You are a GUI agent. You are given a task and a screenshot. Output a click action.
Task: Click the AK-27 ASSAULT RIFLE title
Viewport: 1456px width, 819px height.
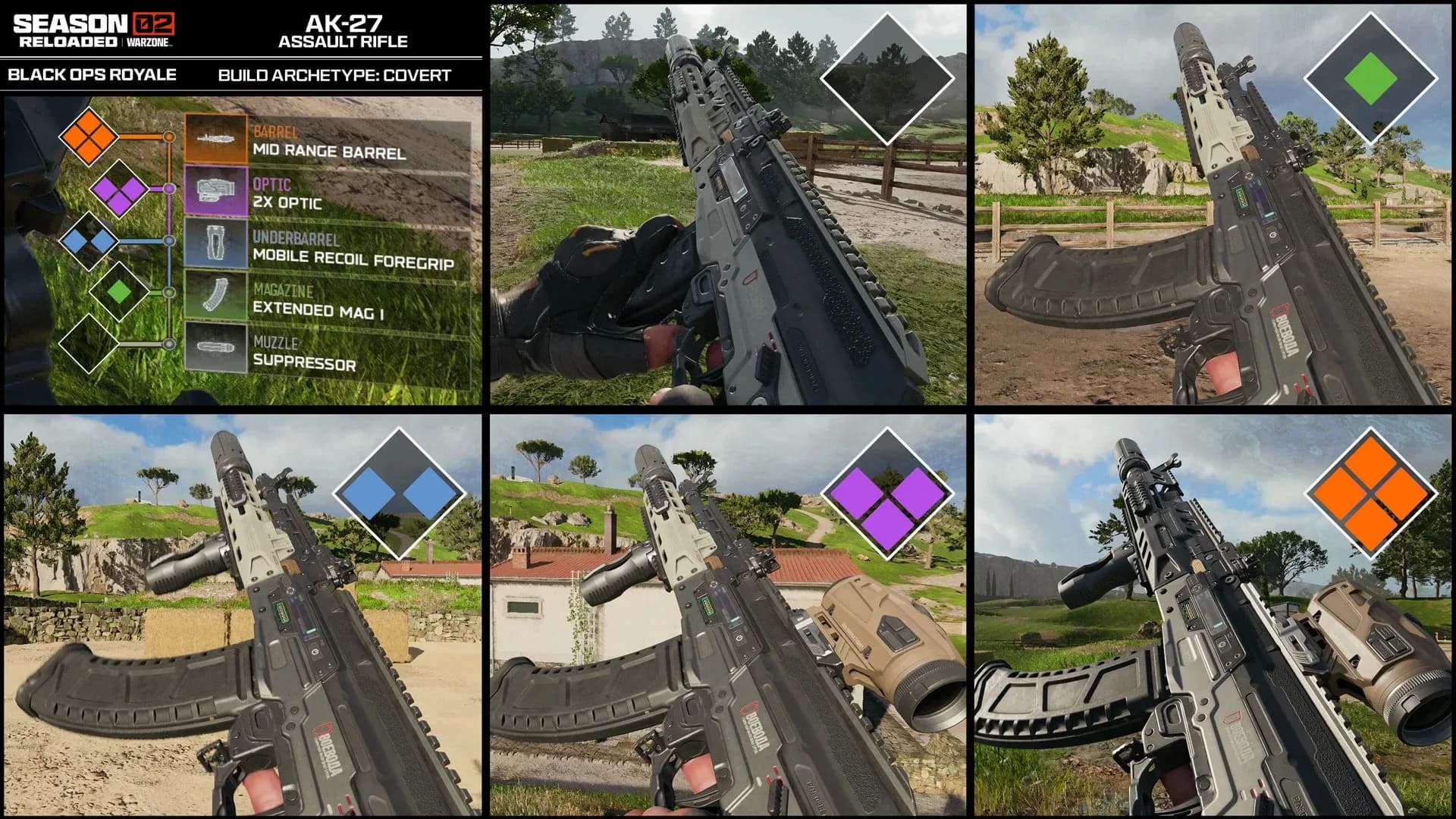click(343, 32)
